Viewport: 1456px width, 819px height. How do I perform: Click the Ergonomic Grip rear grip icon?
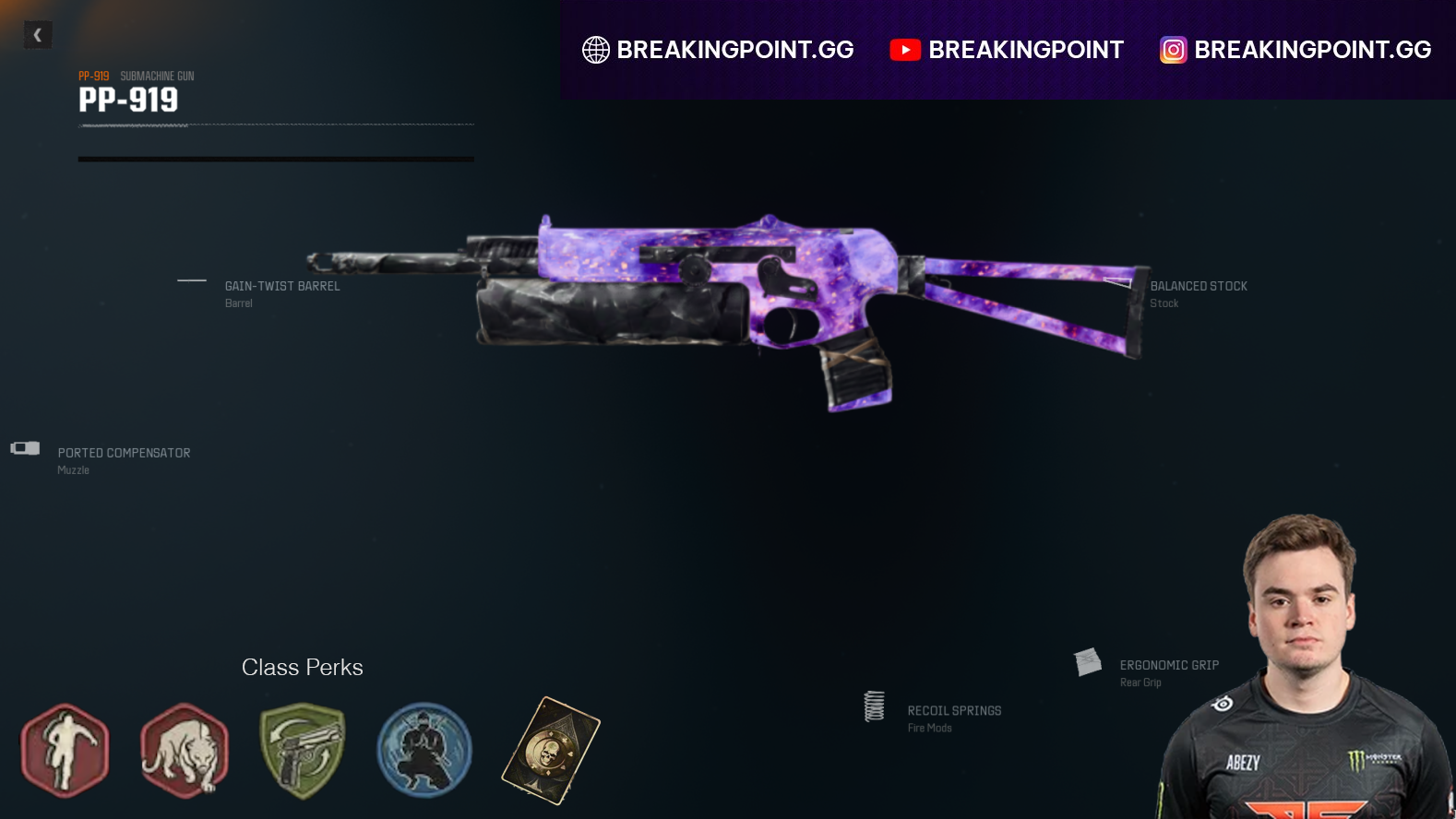[1087, 662]
